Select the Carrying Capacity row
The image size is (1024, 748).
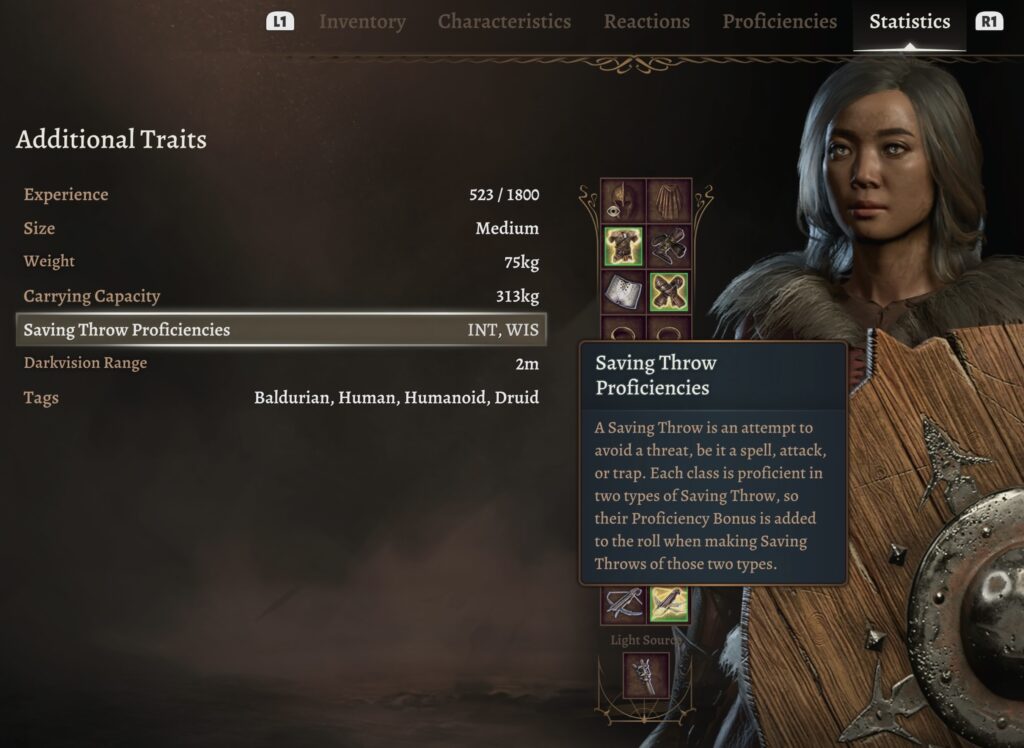click(x=281, y=297)
